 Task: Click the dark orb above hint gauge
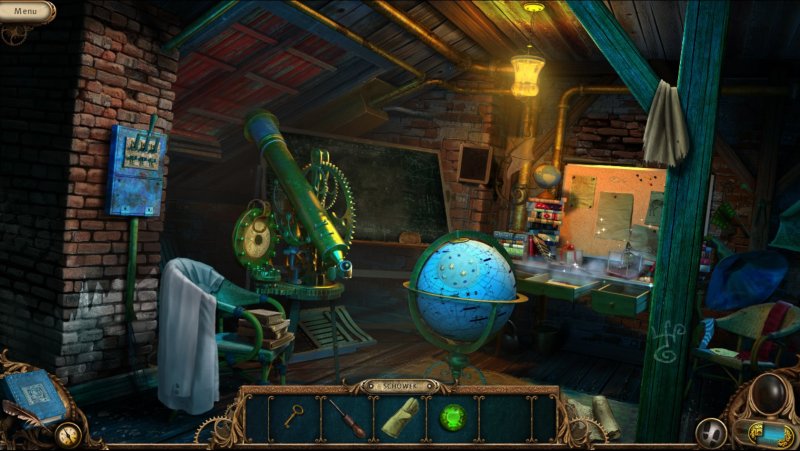coord(768,394)
